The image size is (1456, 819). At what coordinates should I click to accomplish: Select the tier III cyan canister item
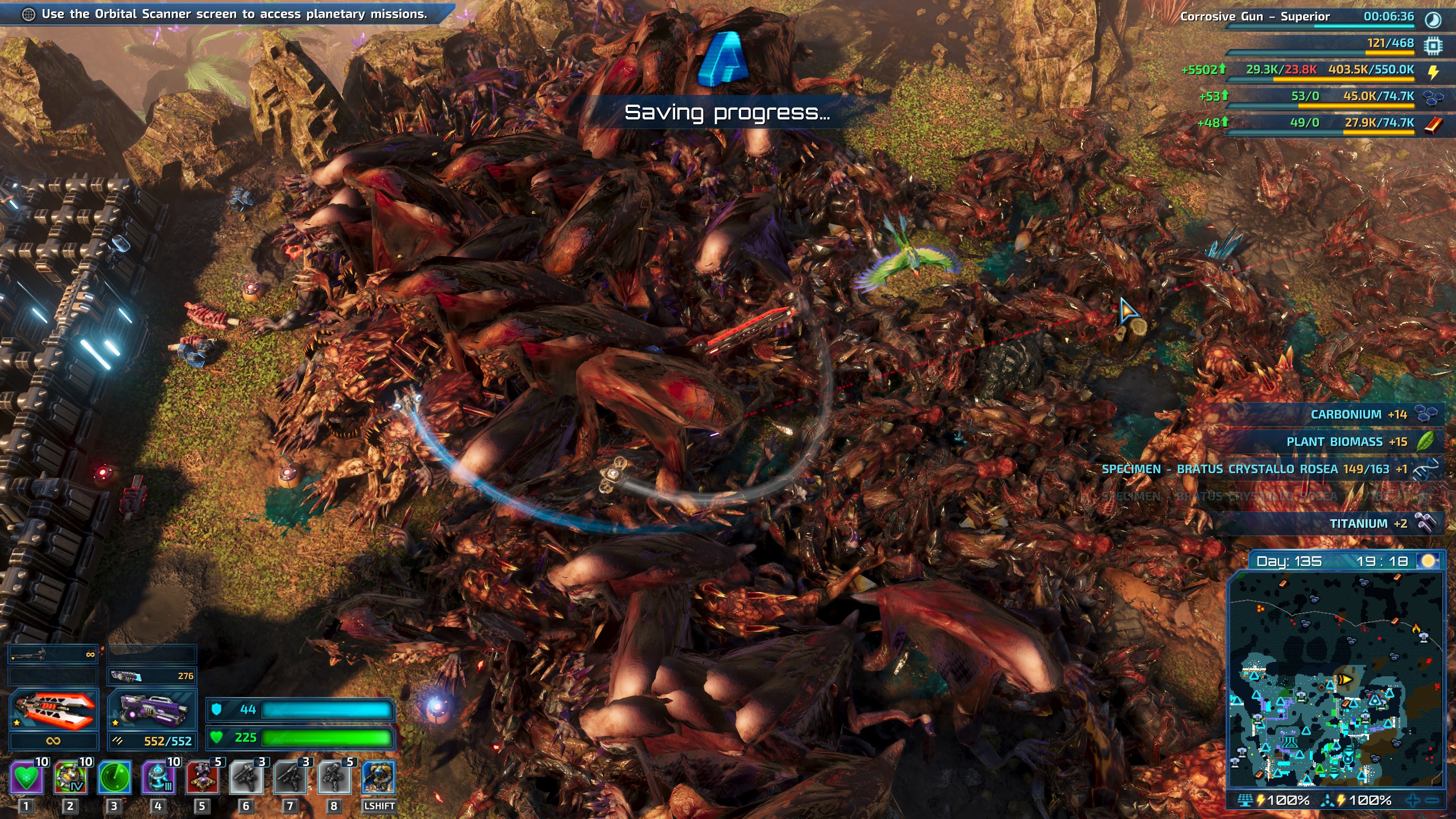159,777
